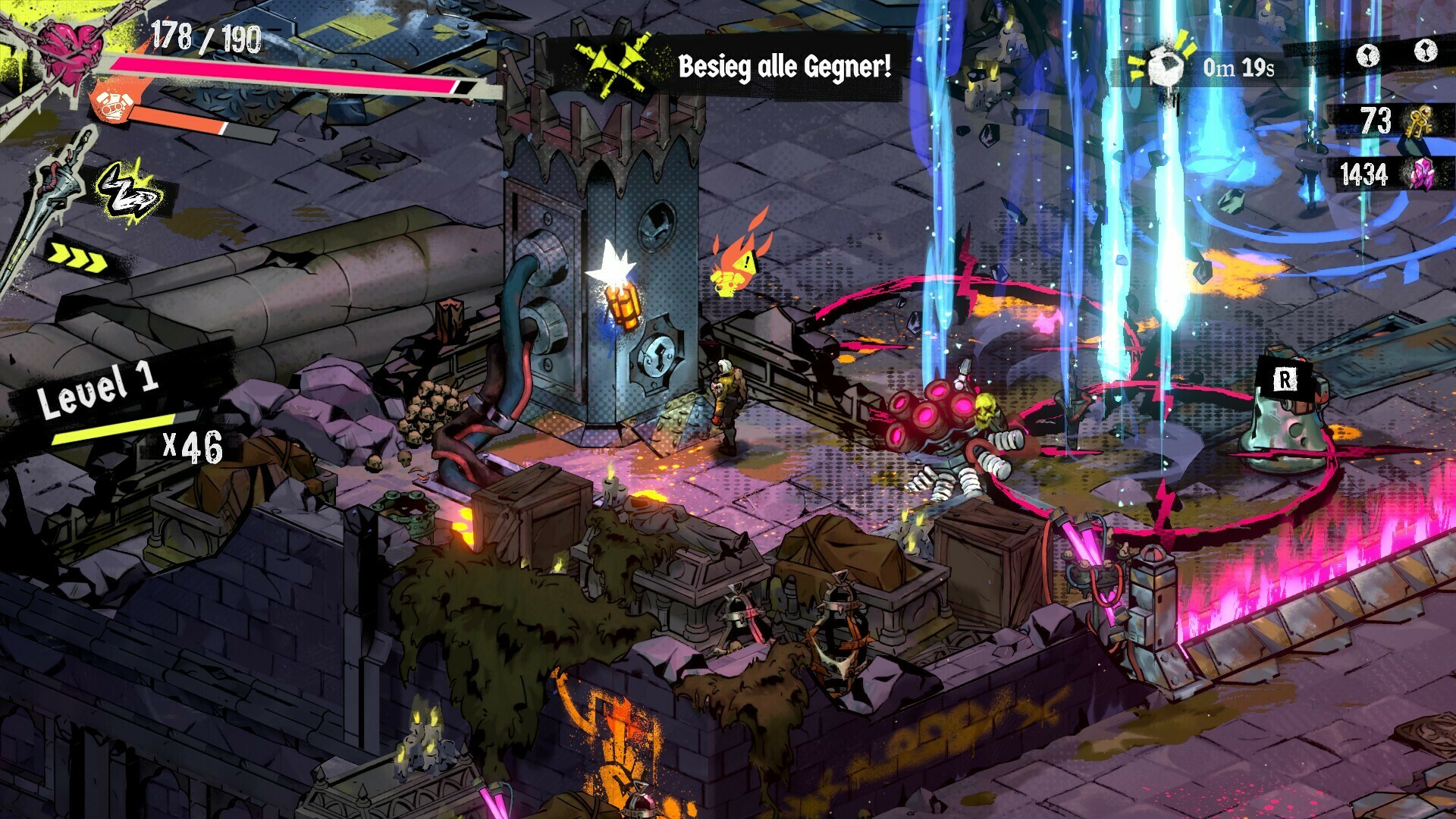Click the left round controller button icon top-right
The height and width of the screenshot is (819, 1456).
pos(1367,55)
